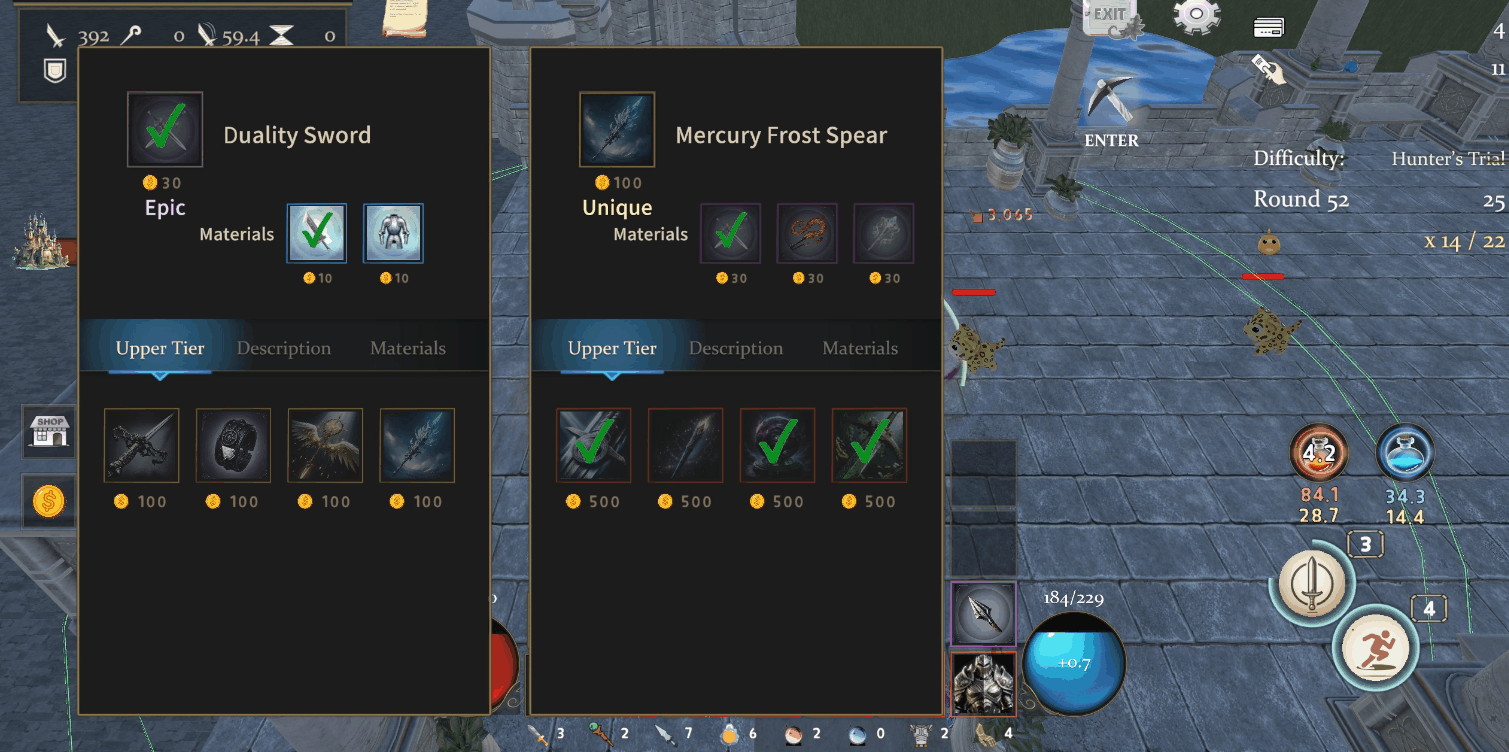Open settings with the gear icon
Screen dimensions: 1509x752
click(1197, 17)
